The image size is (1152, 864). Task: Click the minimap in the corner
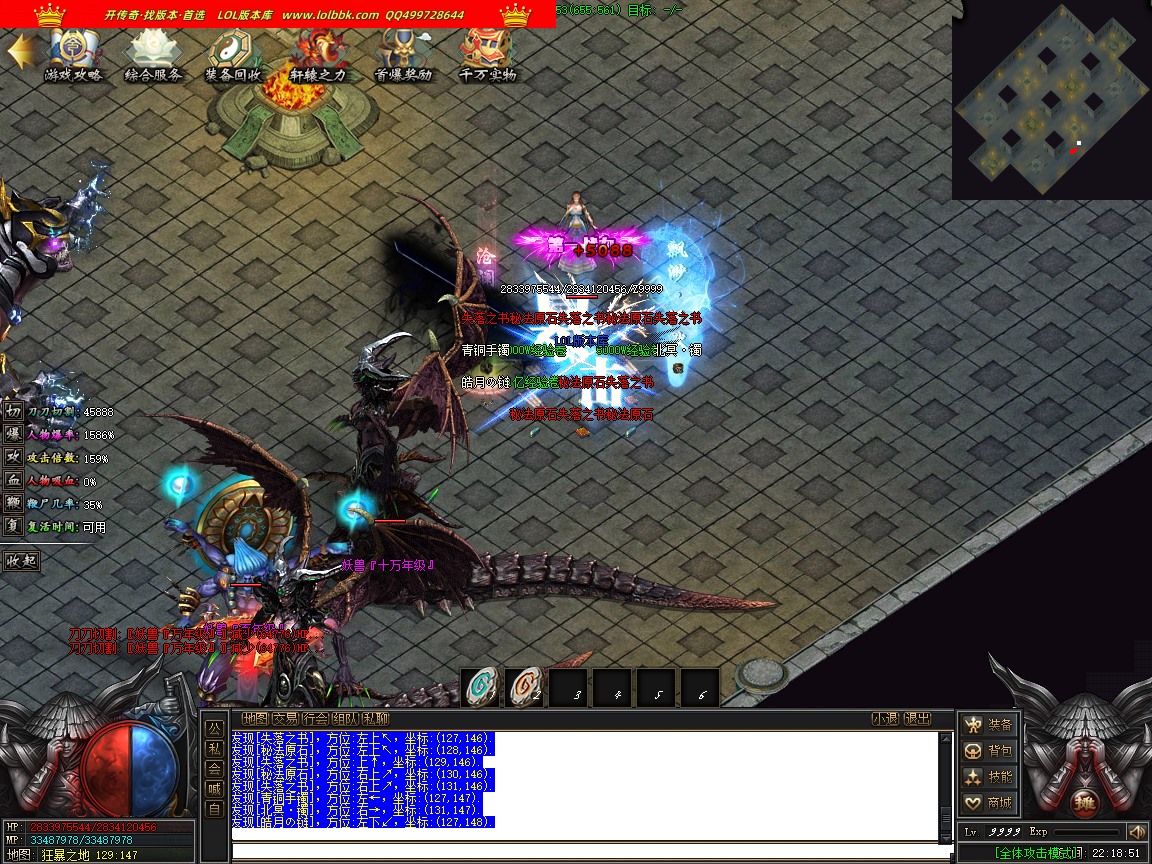coord(1051,100)
